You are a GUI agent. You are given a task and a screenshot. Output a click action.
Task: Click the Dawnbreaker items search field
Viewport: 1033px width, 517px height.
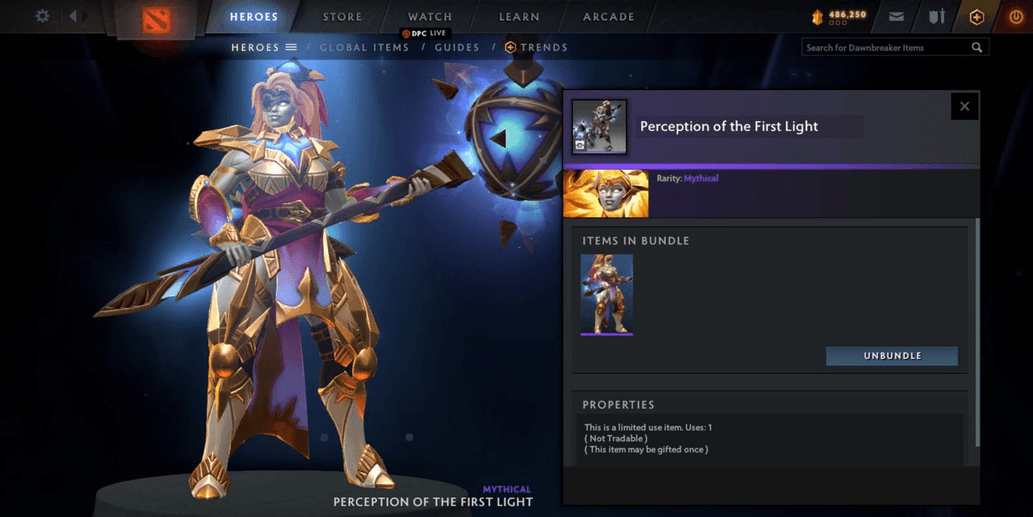tap(885, 47)
